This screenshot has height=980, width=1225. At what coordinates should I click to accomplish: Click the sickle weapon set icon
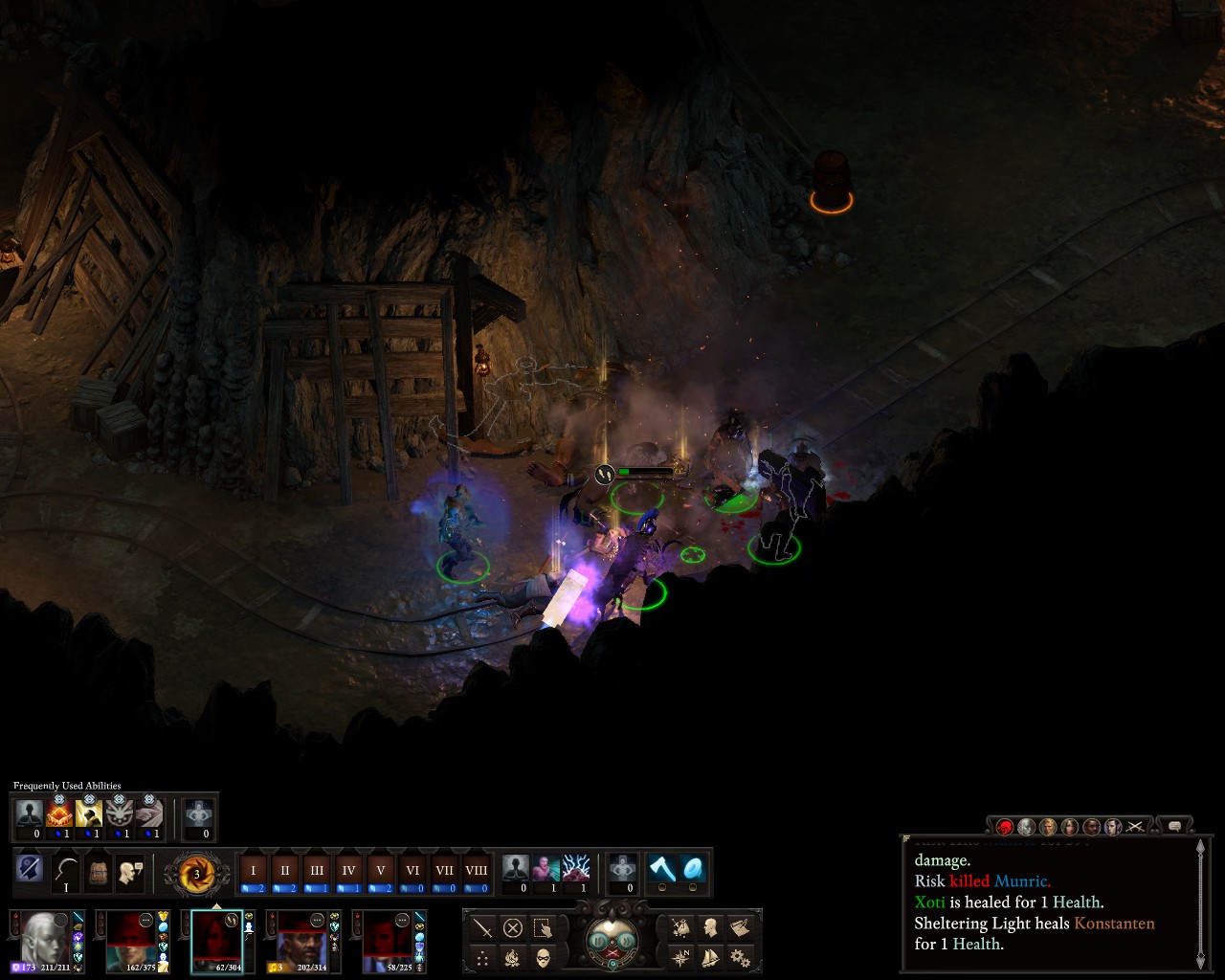pyautogui.click(x=66, y=871)
